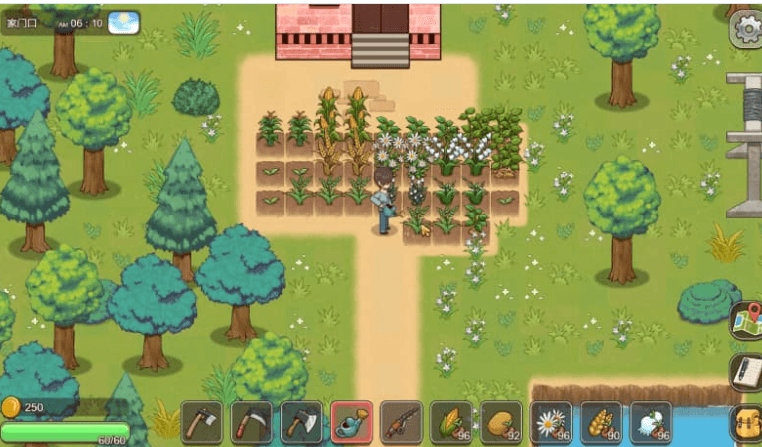Select the hoe in the hotbar
This screenshot has width=762, height=447.
tap(202, 422)
